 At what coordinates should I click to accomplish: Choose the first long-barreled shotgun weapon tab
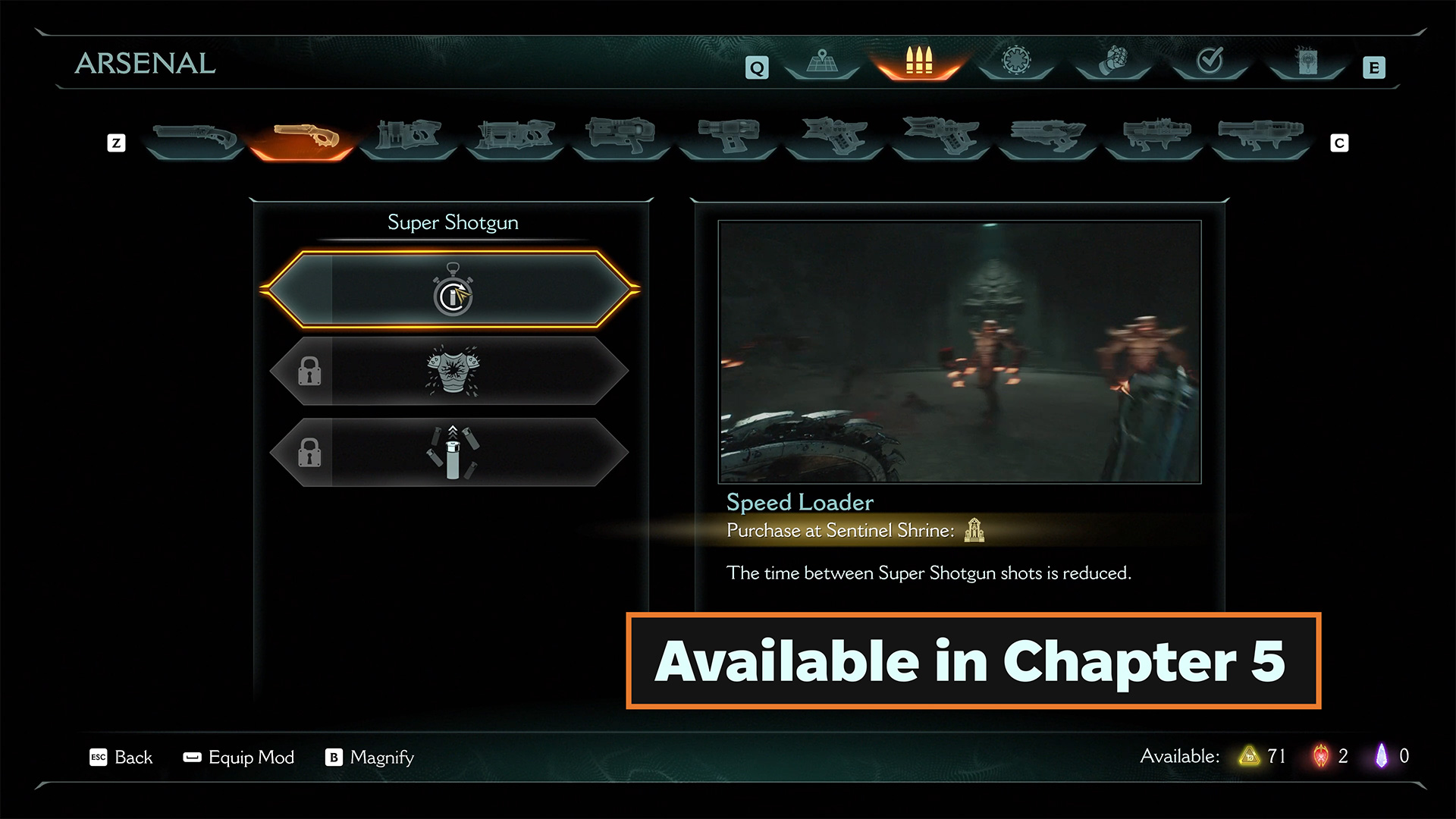[x=194, y=139]
